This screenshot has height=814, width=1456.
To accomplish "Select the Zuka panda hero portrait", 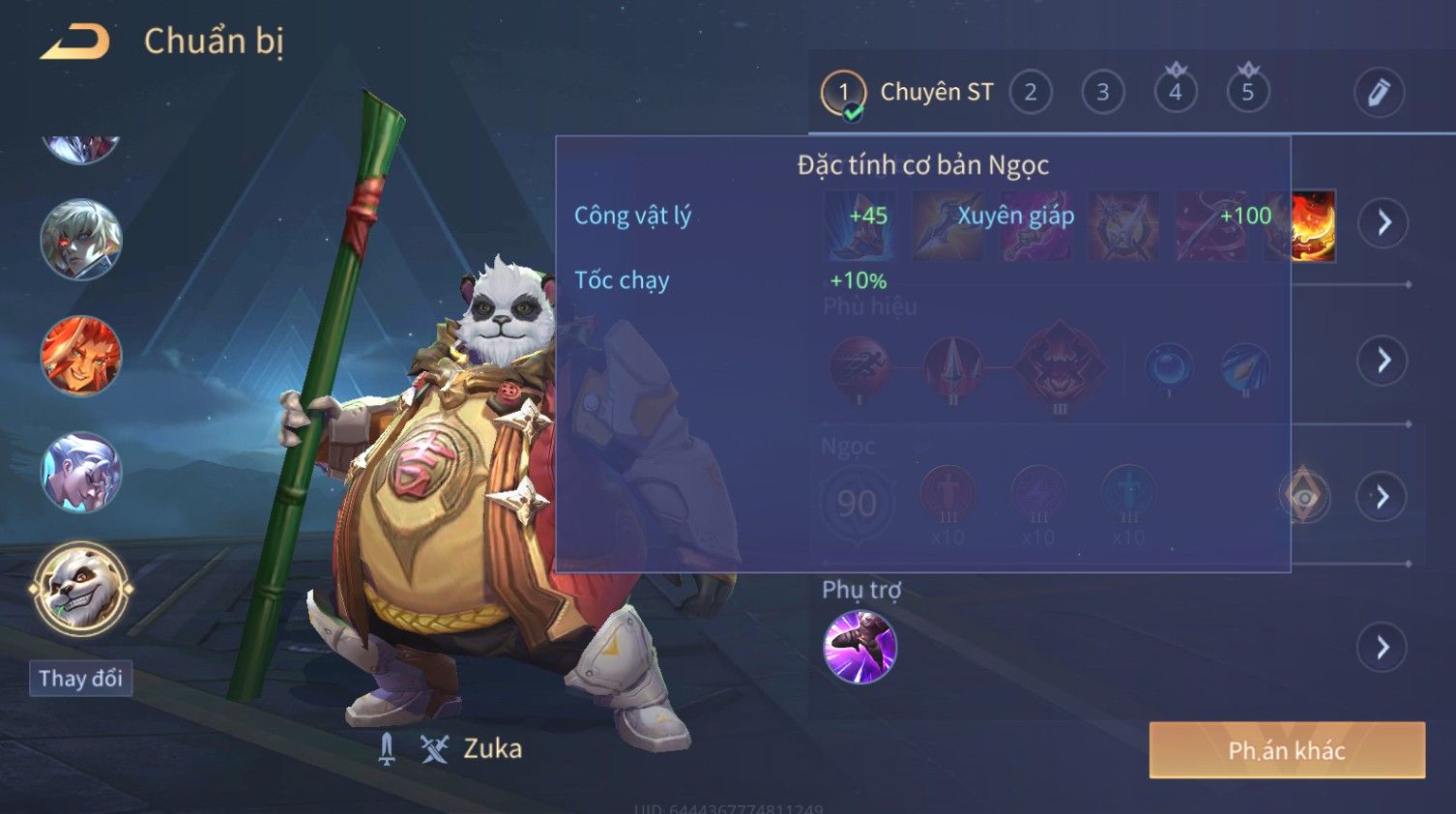I will (81, 589).
